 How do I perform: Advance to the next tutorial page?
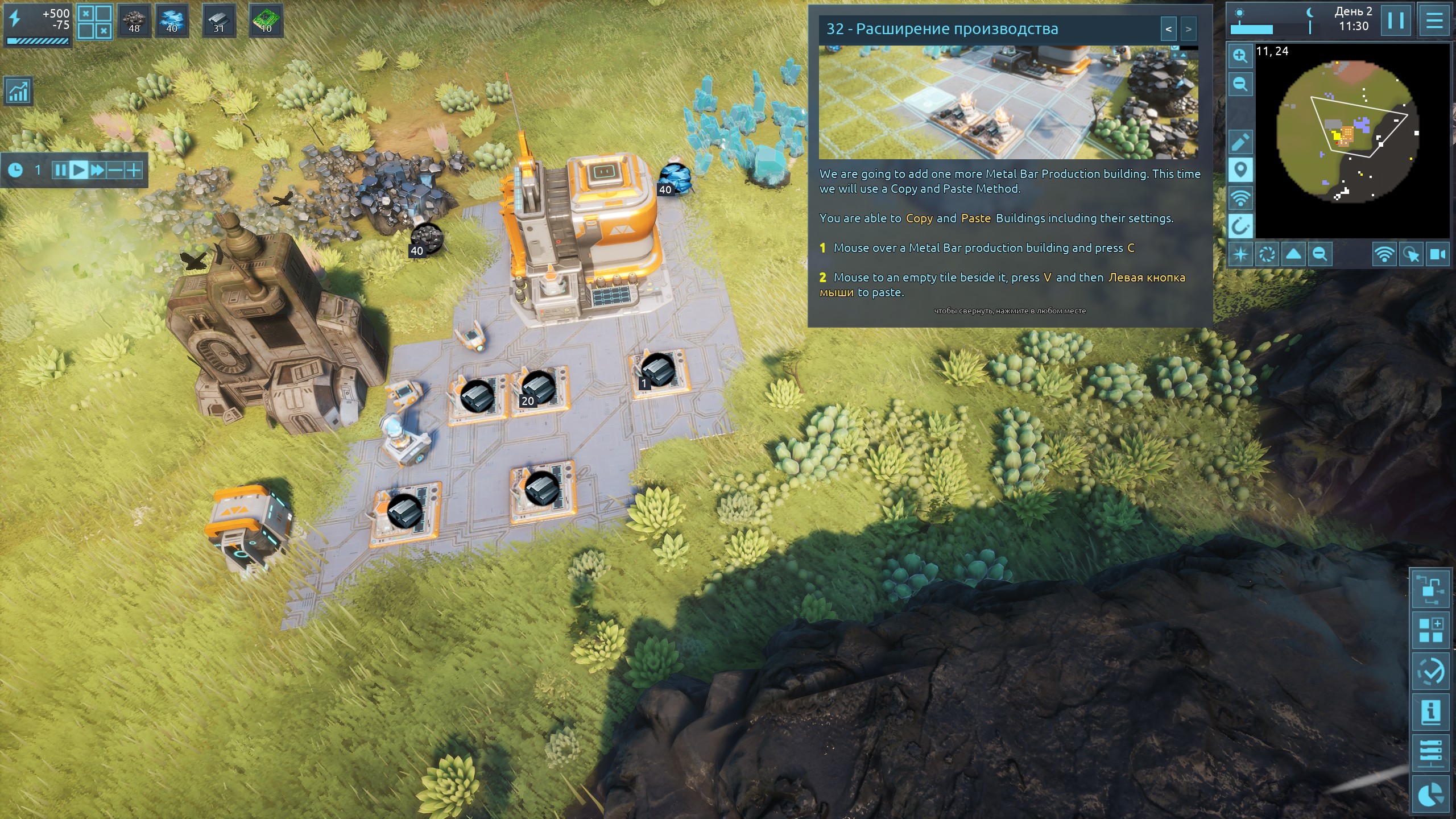[1188, 29]
